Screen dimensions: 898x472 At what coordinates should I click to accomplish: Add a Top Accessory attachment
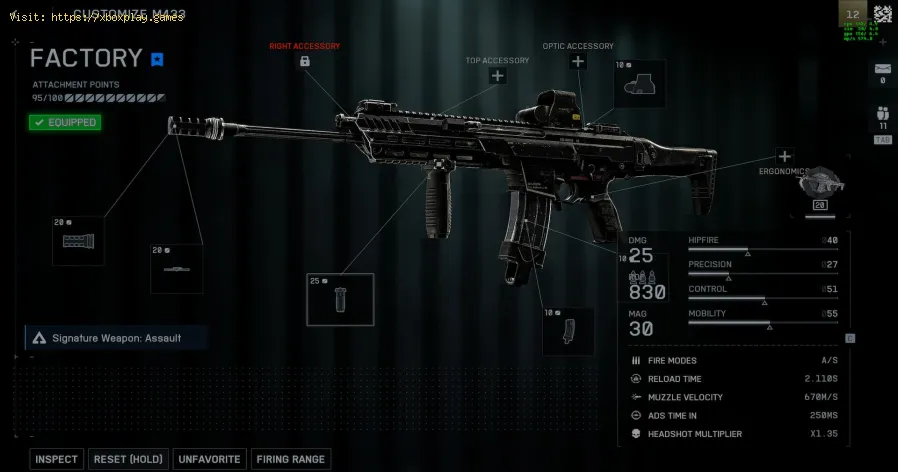(x=497, y=76)
